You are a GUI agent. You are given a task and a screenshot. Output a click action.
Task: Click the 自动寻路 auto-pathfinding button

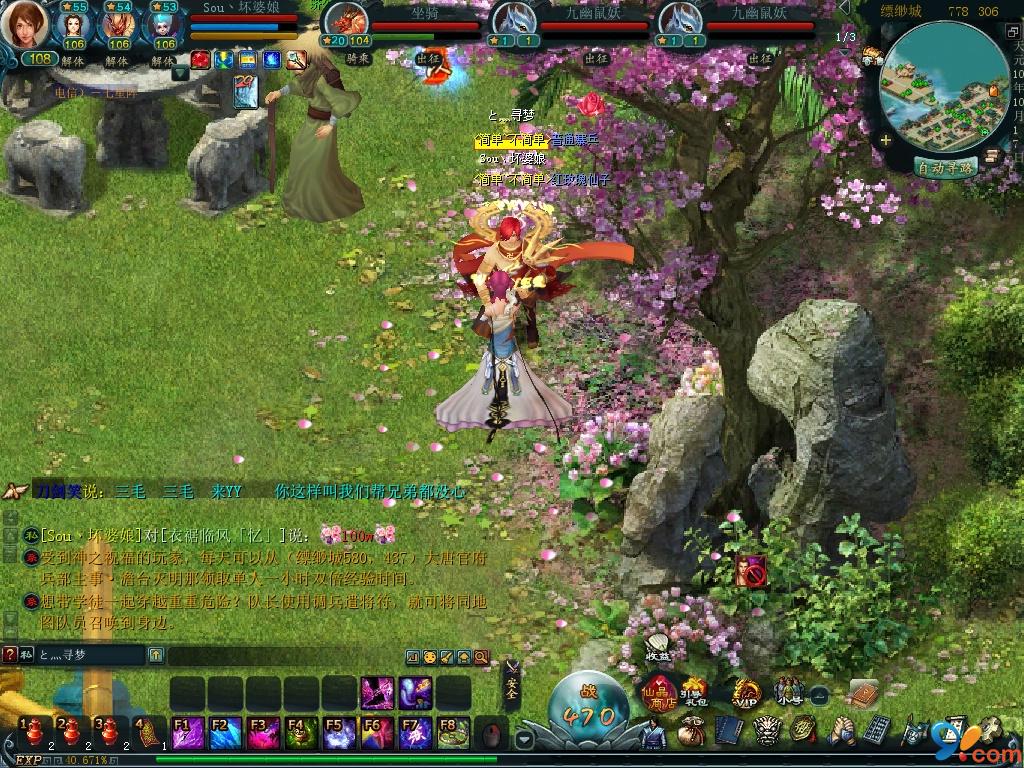point(945,168)
